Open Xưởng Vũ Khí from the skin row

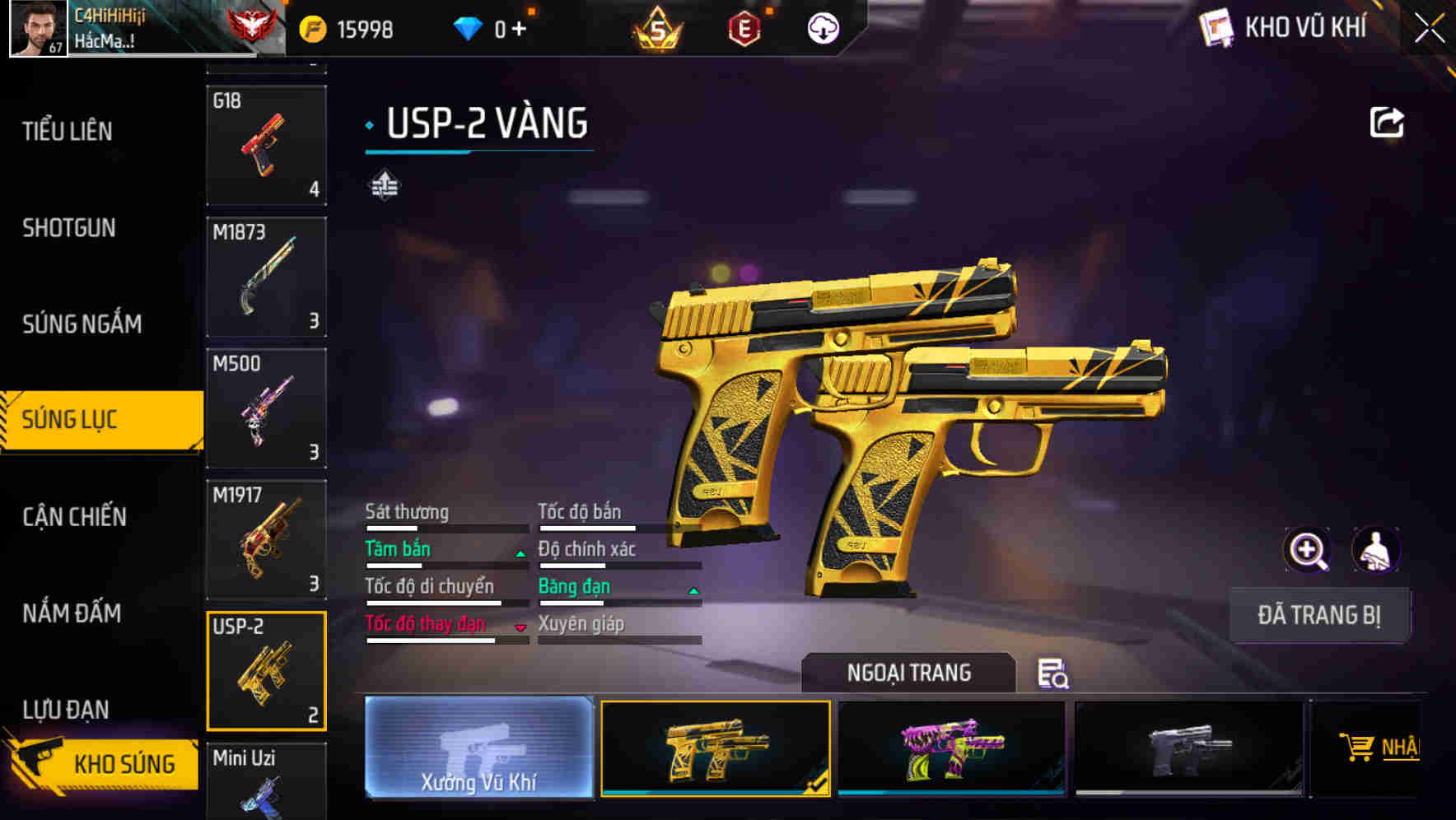[x=478, y=751]
